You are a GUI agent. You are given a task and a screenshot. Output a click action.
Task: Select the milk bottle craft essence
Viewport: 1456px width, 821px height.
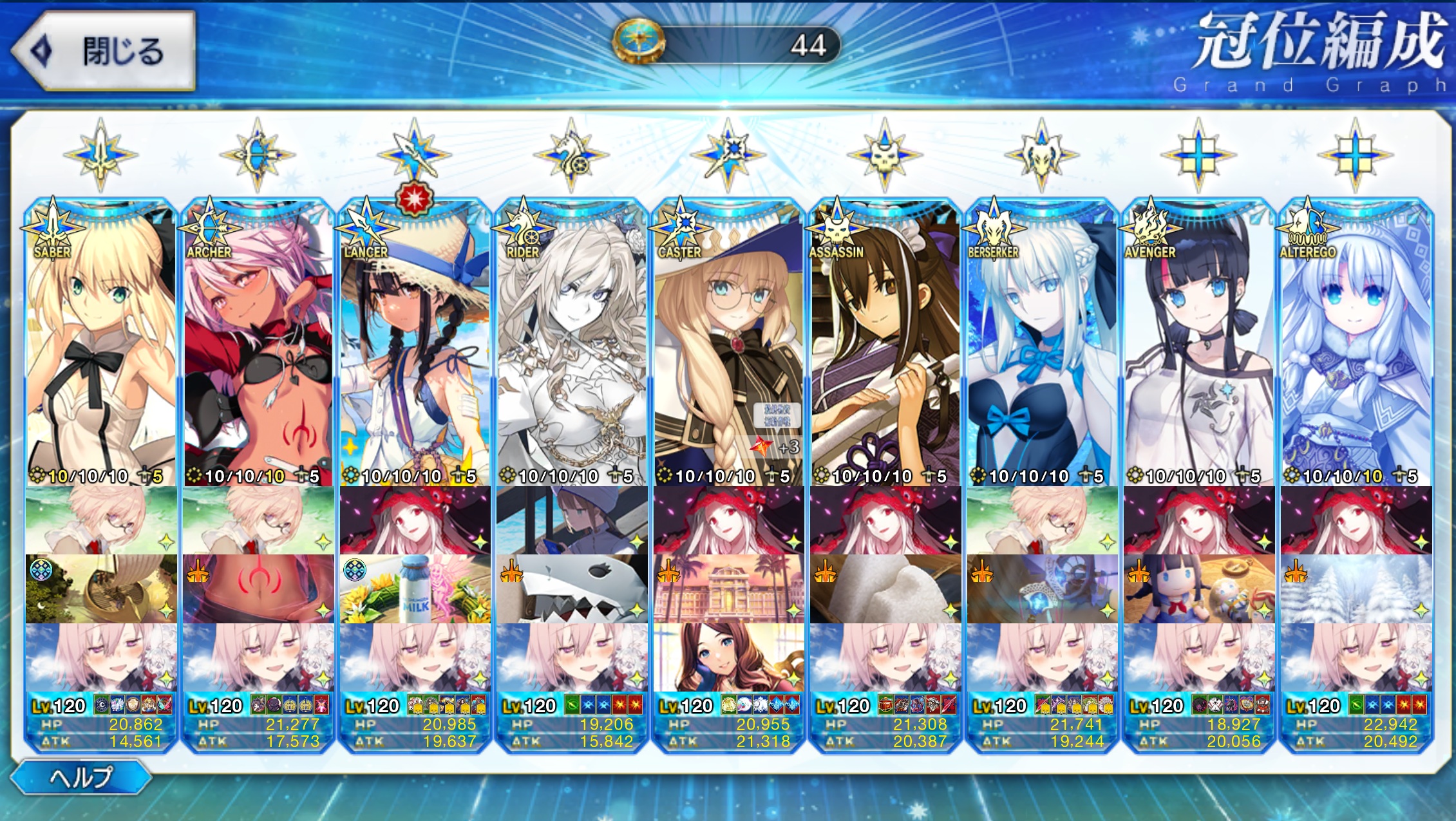[x=415, y=589]
